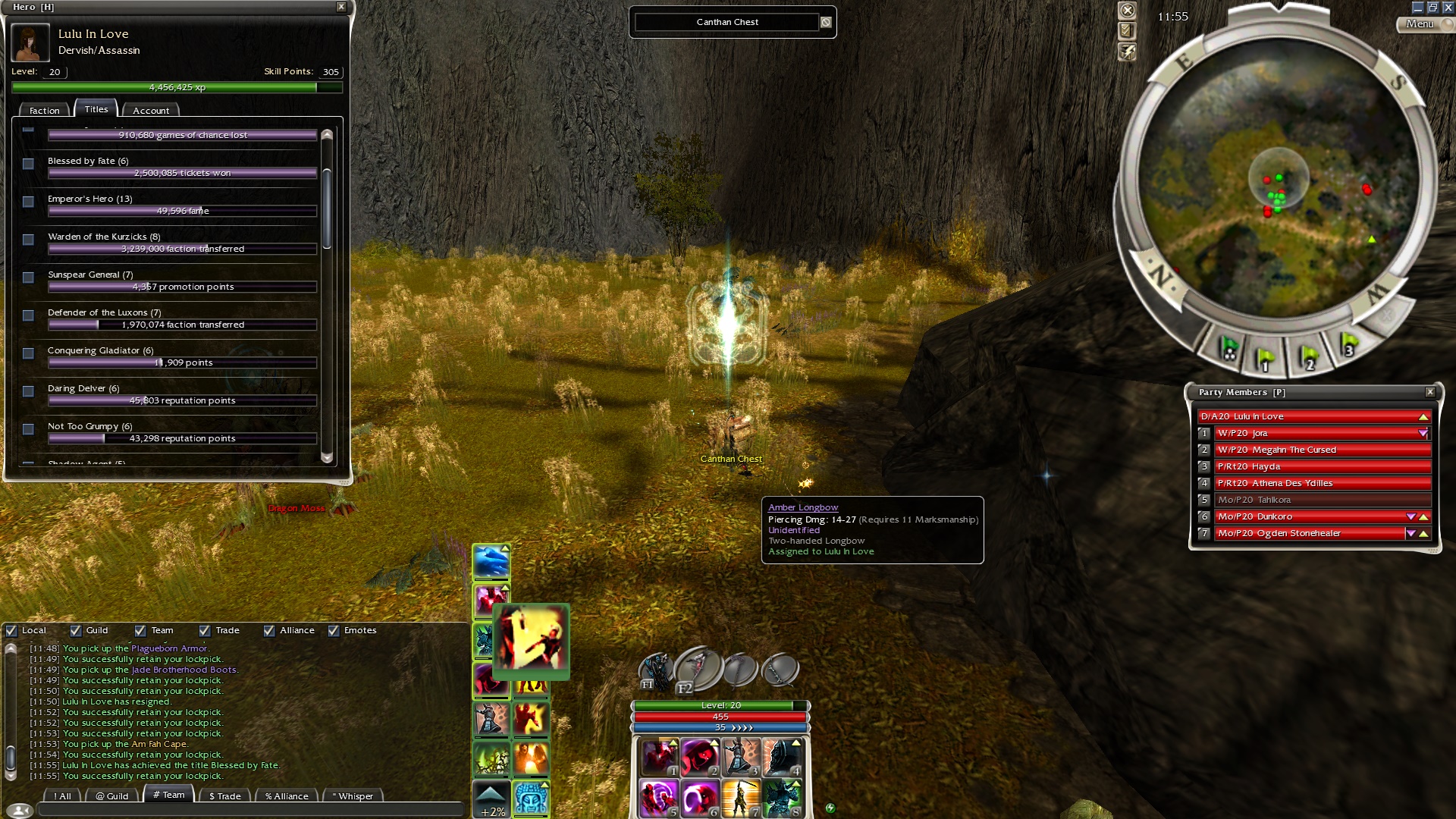Switch to the Faction tab
1456x819 pixels.
click(x=44, y=111)
